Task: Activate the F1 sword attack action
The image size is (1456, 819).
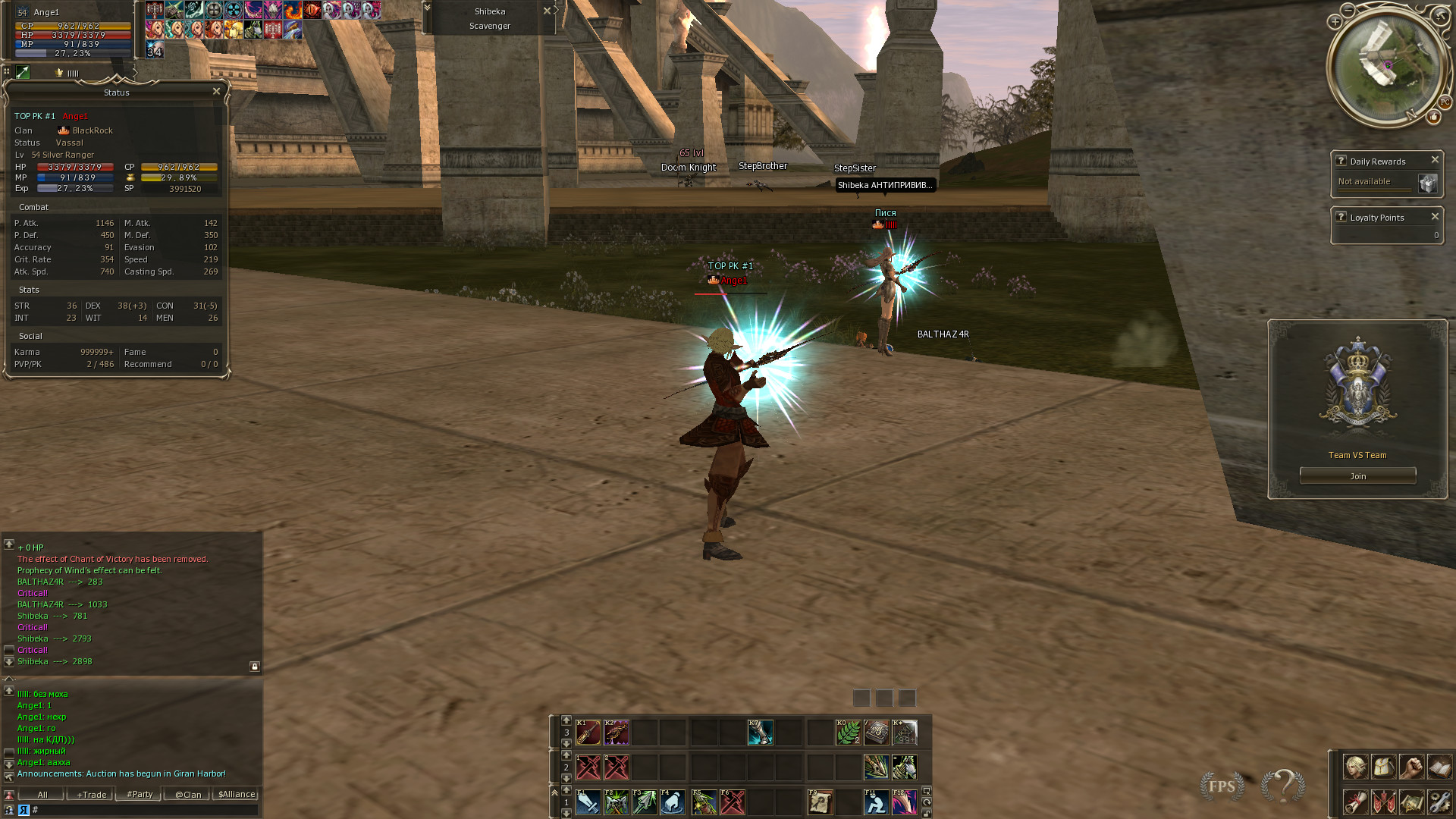Action: coord(588,802)
